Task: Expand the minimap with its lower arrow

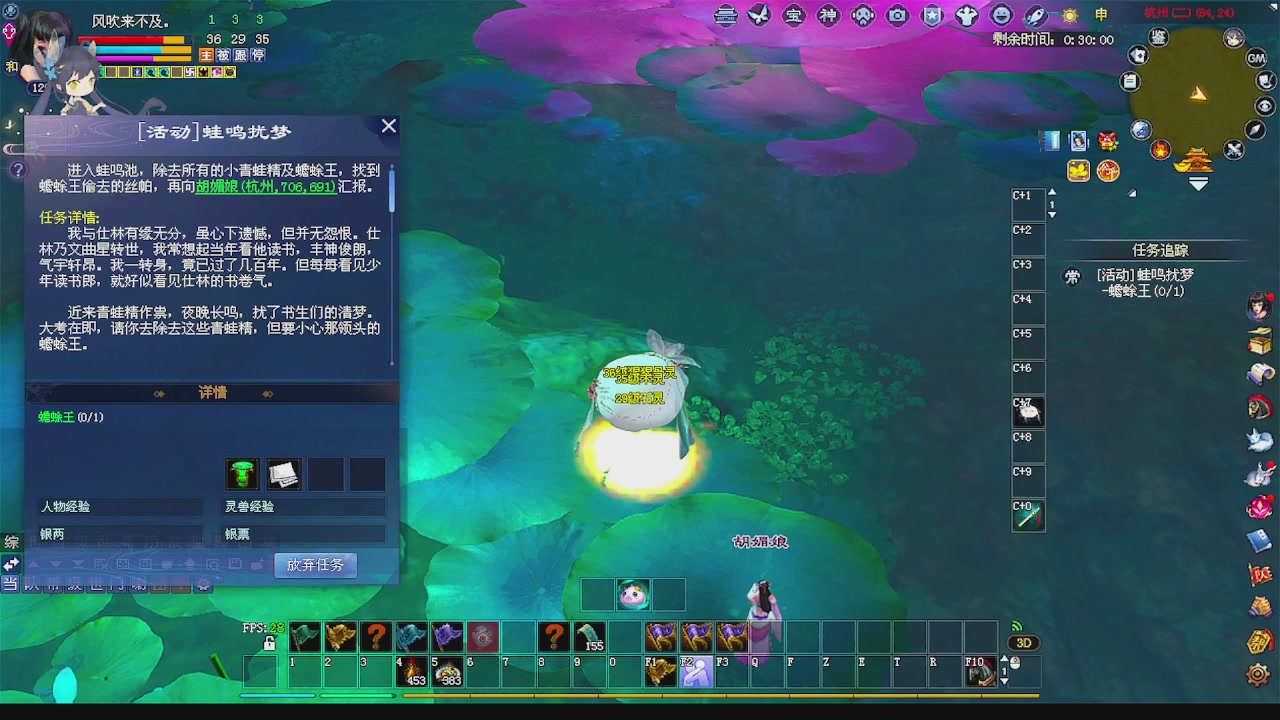Action: coord(1197,183)
